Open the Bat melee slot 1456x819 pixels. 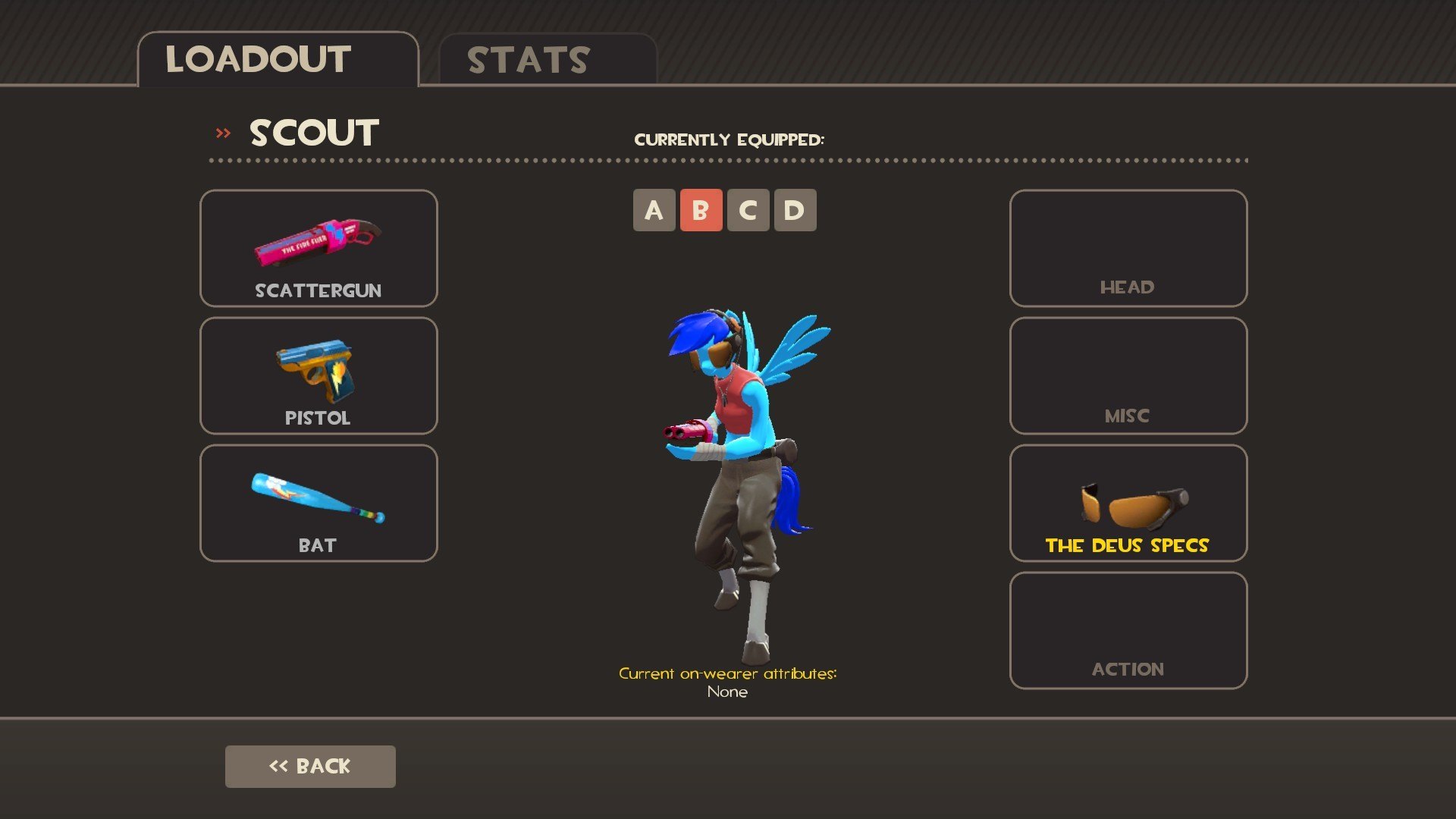(x=318, y=503)
